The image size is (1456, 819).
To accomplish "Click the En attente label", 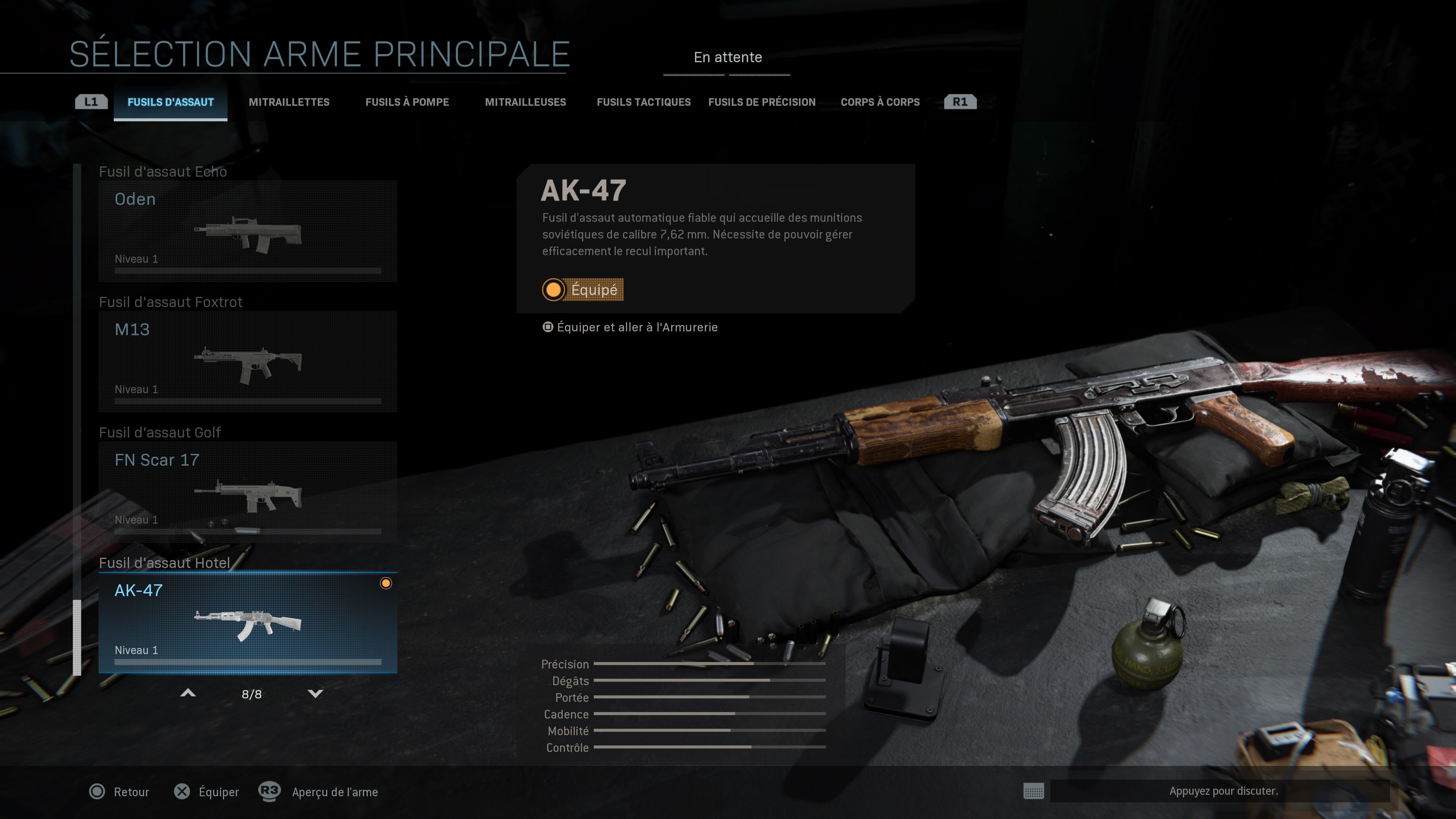I will coord(728,57).
